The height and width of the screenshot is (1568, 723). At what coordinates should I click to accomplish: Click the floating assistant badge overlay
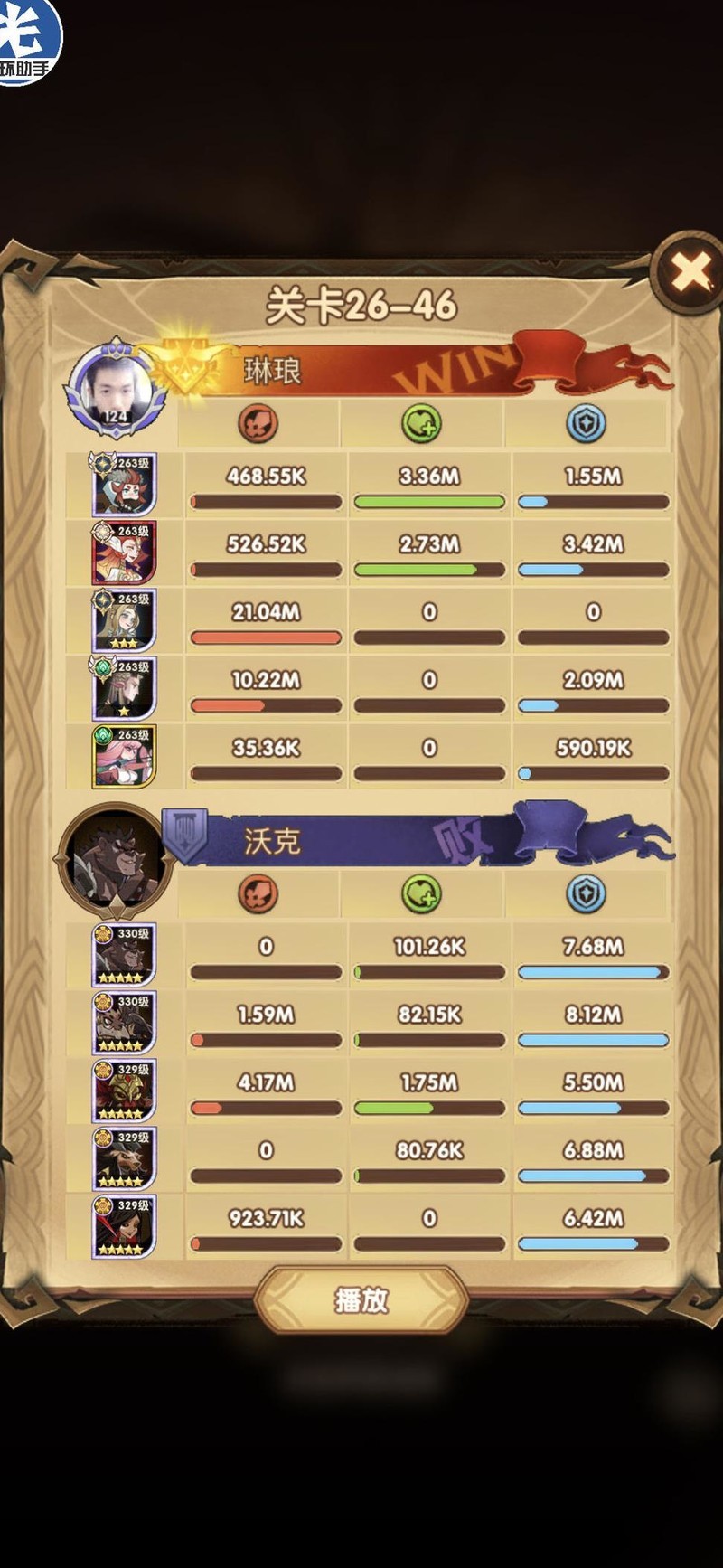point(29,41)
